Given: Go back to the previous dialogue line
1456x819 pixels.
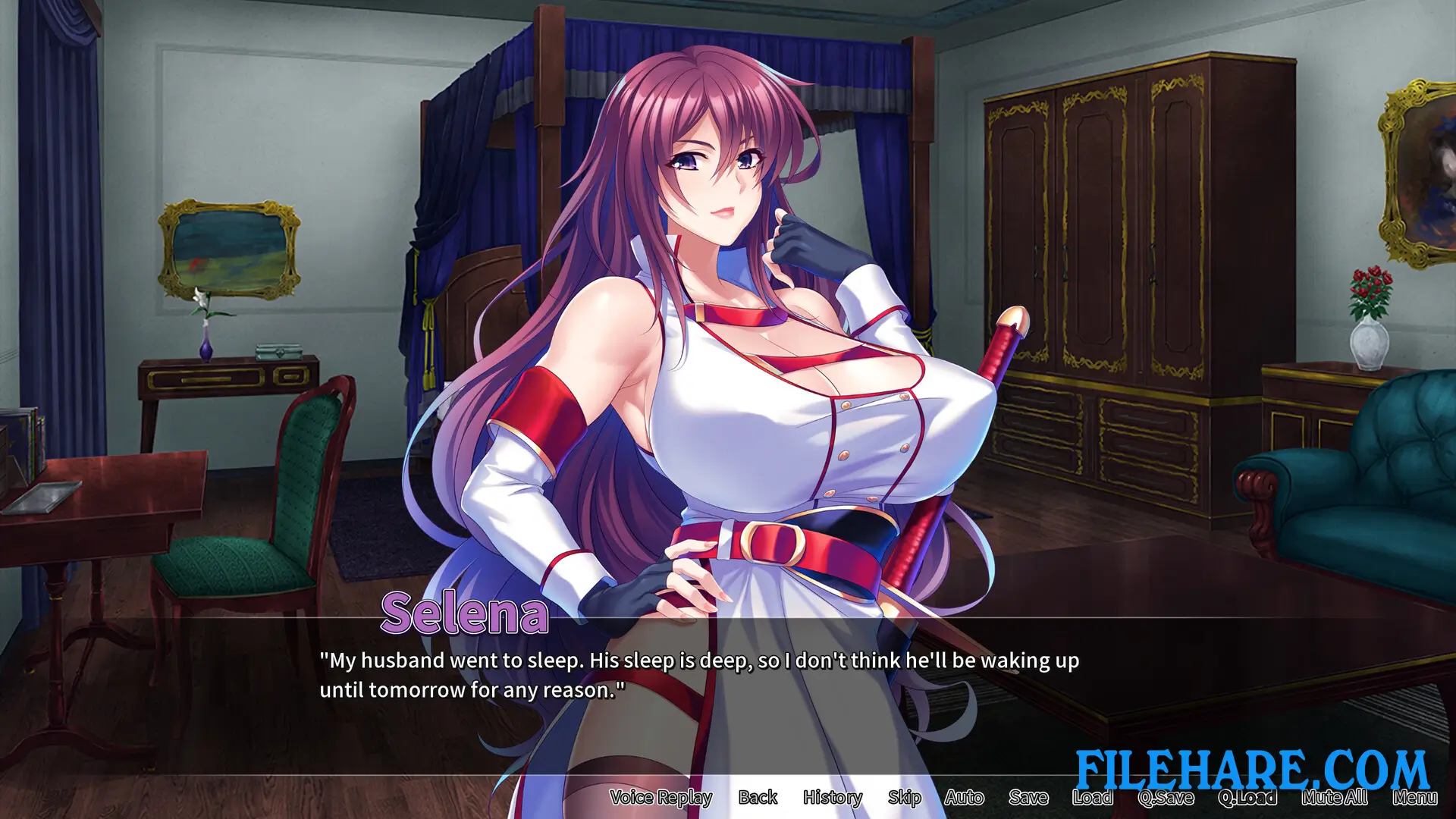Looking at the screenshot, I should pyautogui.click(x=758, y=797).
